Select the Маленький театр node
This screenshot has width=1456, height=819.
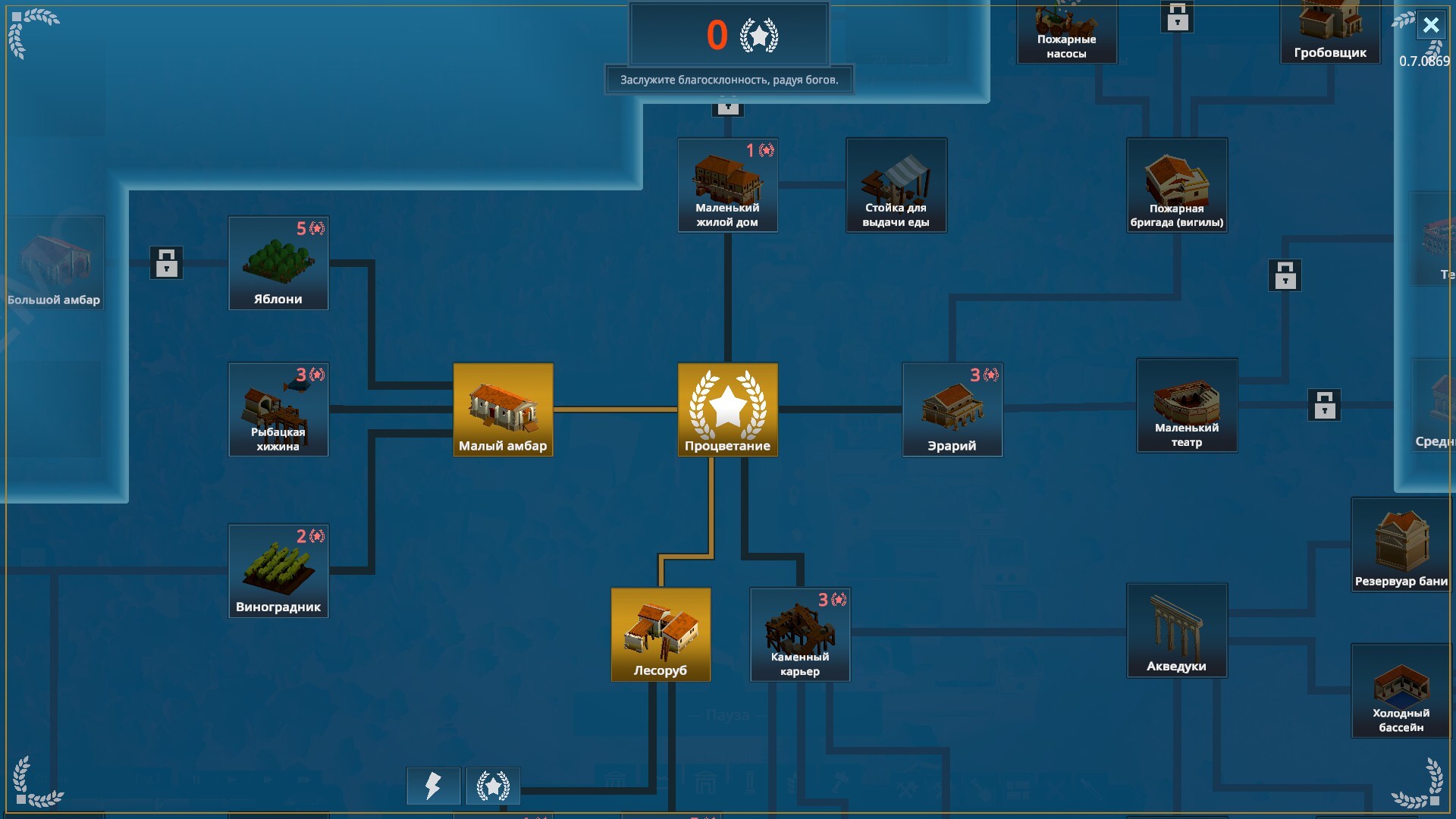click(1187, 406)
